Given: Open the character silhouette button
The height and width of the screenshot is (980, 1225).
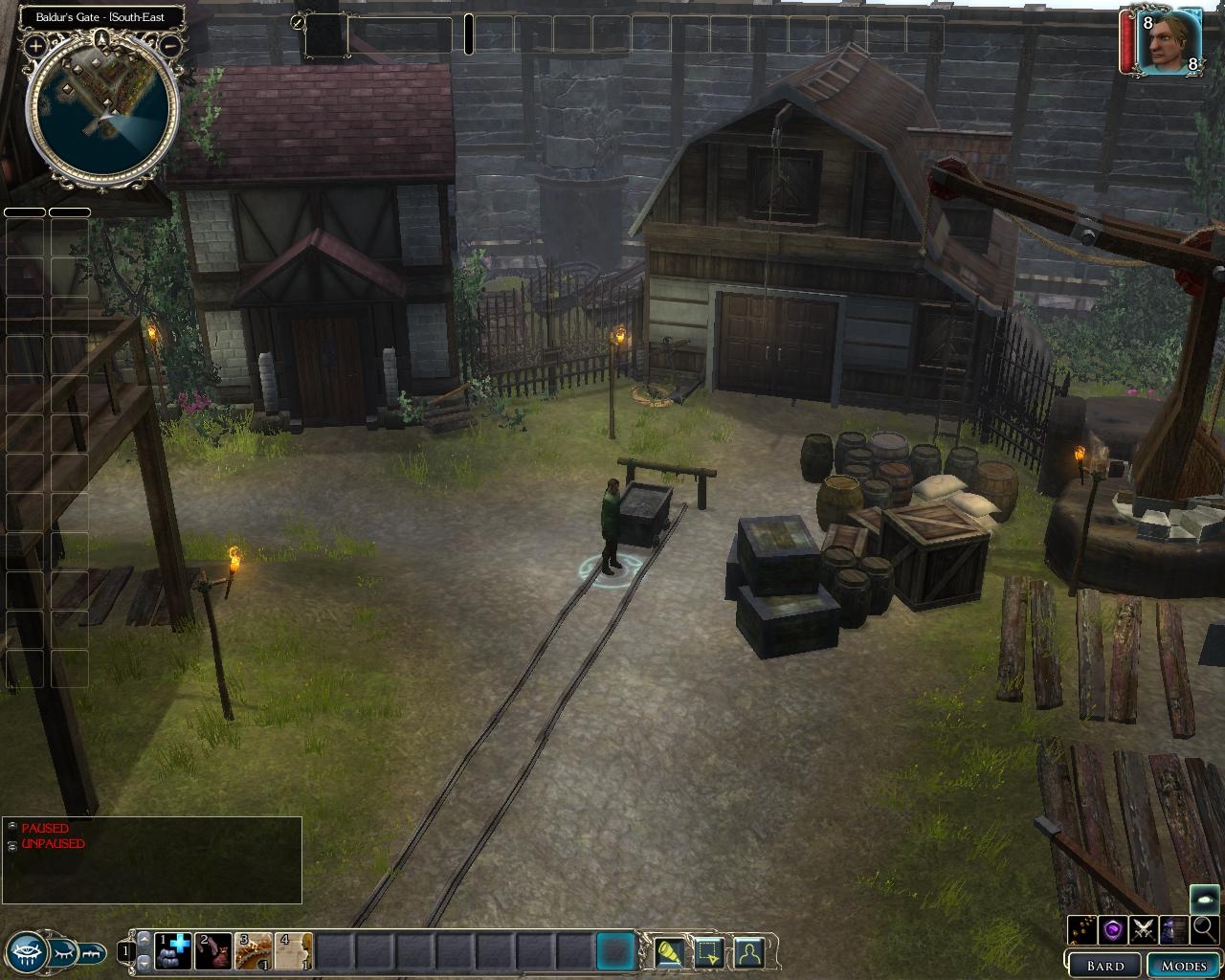Looking at the screenshot, I should point(748,952).
